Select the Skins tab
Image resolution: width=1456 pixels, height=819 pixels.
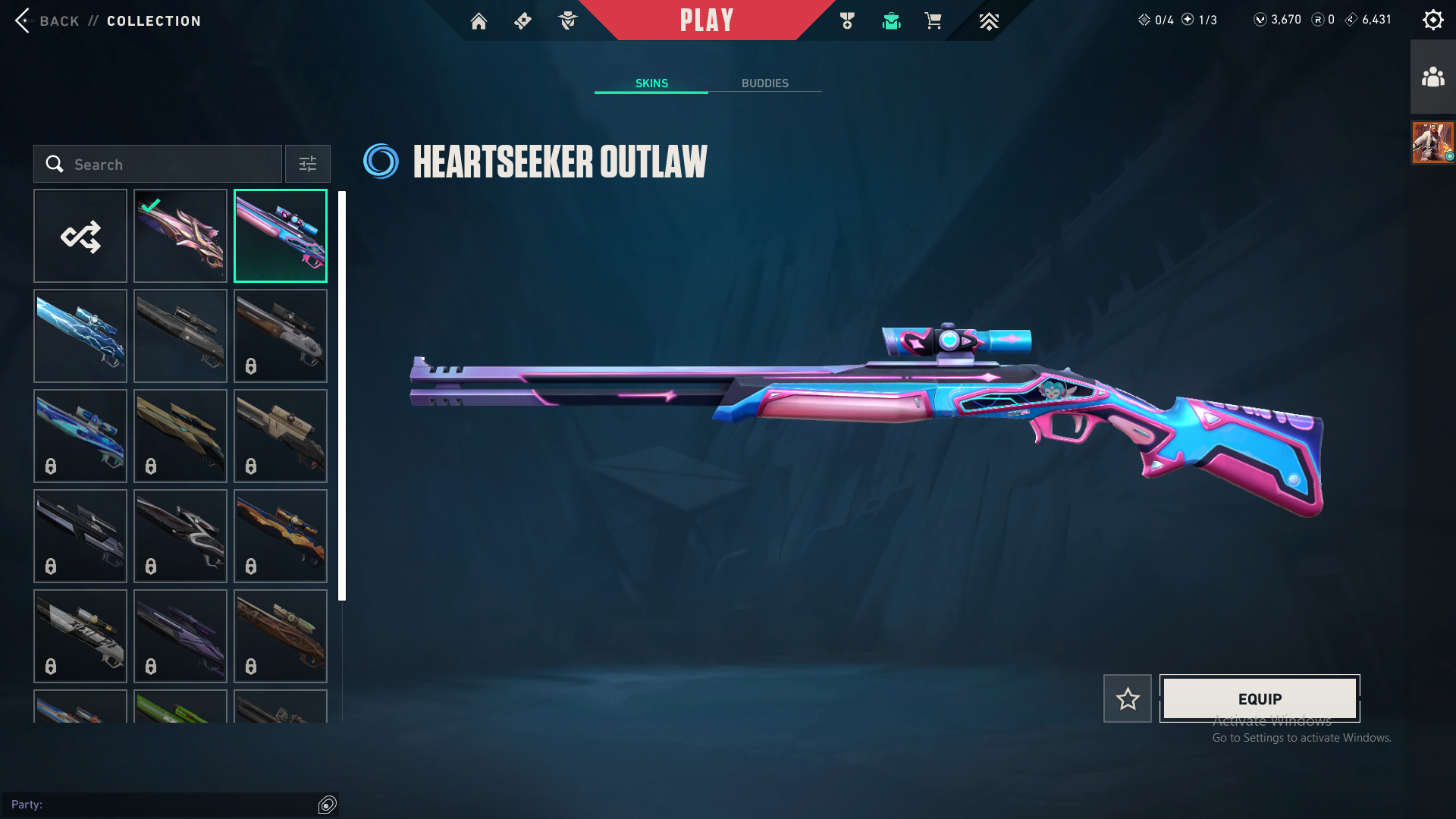651,83
